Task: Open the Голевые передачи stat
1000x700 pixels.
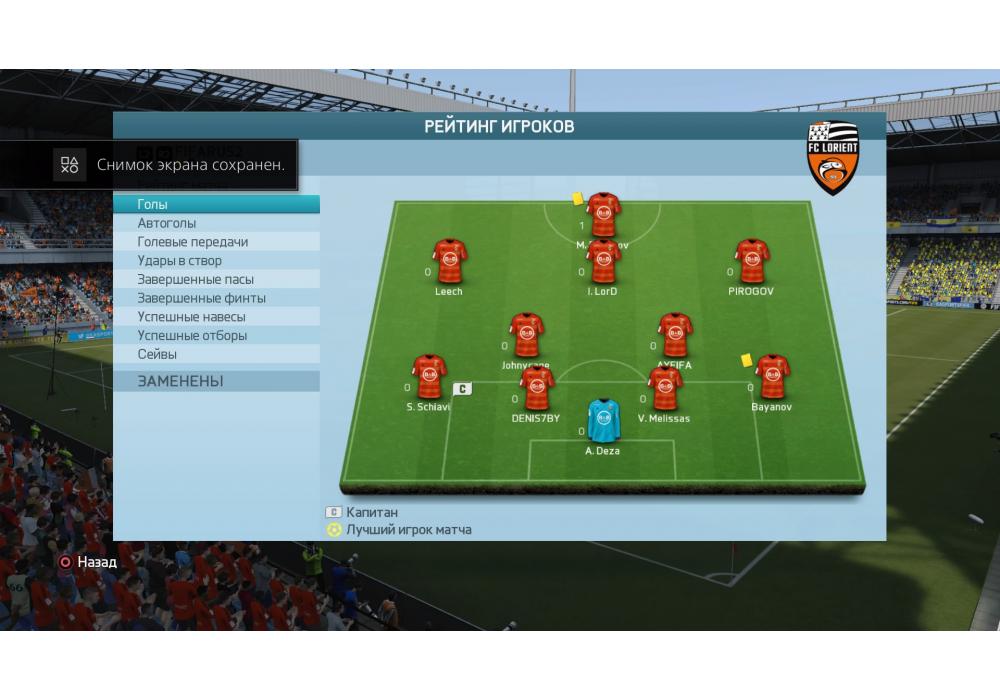Action: (216, 242)
